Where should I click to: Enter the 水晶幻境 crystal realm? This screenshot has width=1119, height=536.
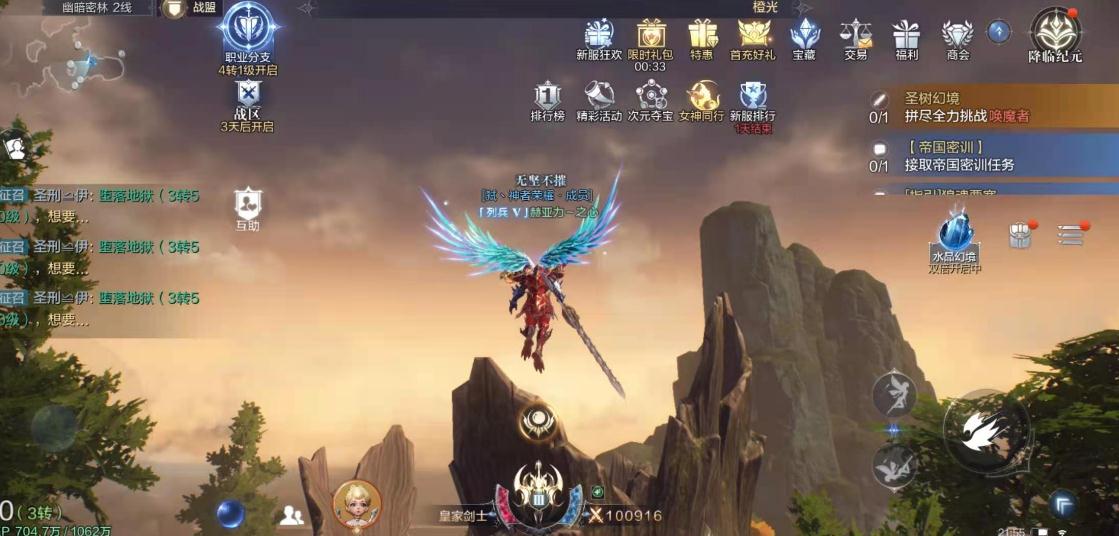955,238
